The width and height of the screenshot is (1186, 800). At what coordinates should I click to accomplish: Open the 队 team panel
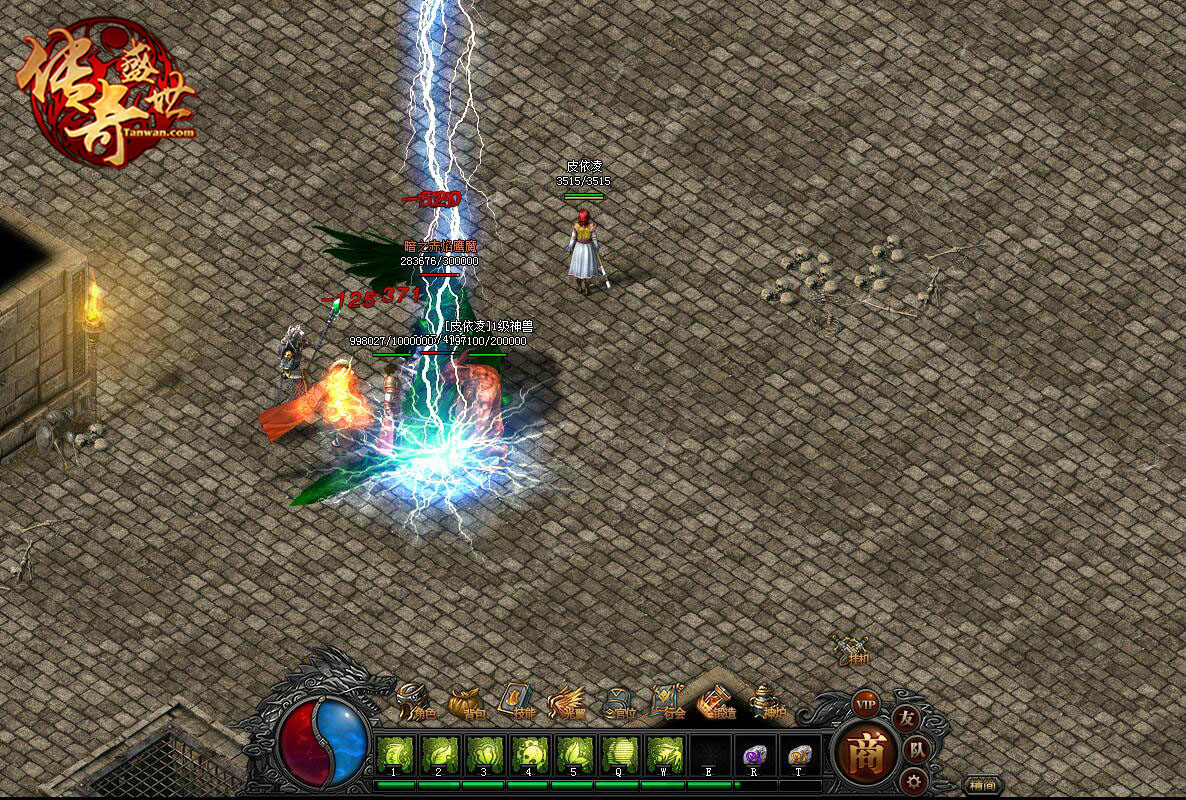918,750
